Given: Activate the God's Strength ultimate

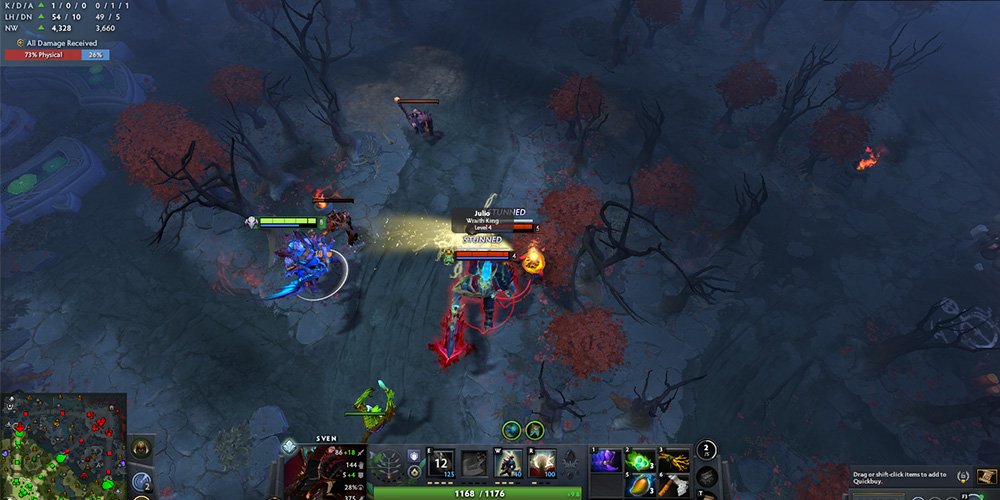Looking at the screenshot, I should pos(541,463).
